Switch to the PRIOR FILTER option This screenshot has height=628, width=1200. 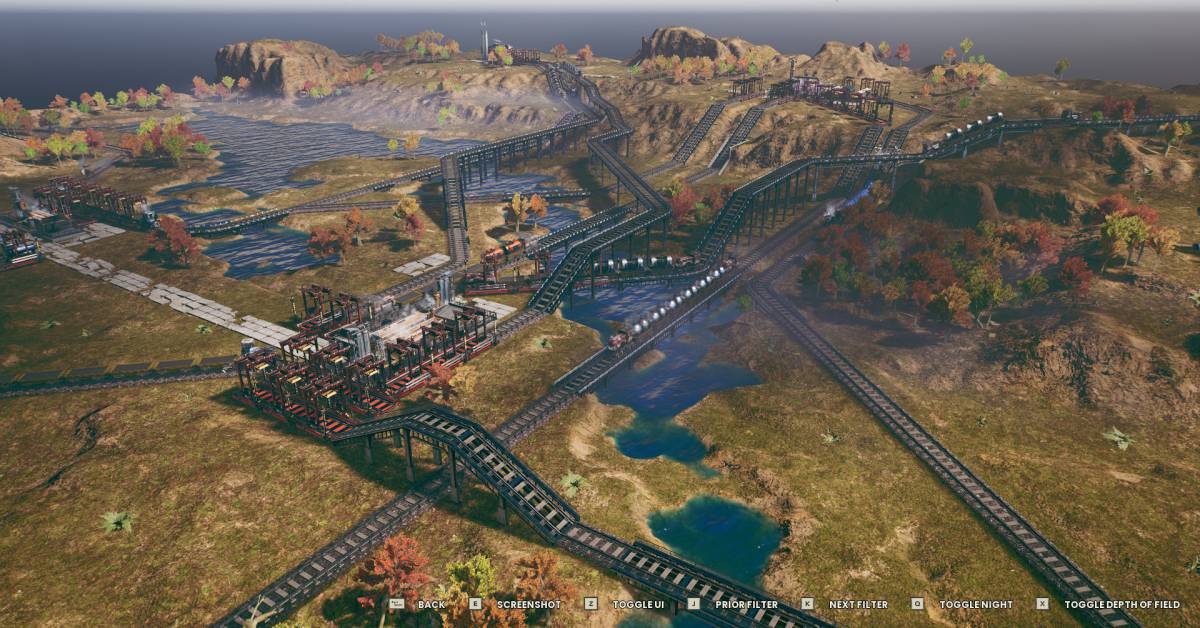(x=746, y=604)
